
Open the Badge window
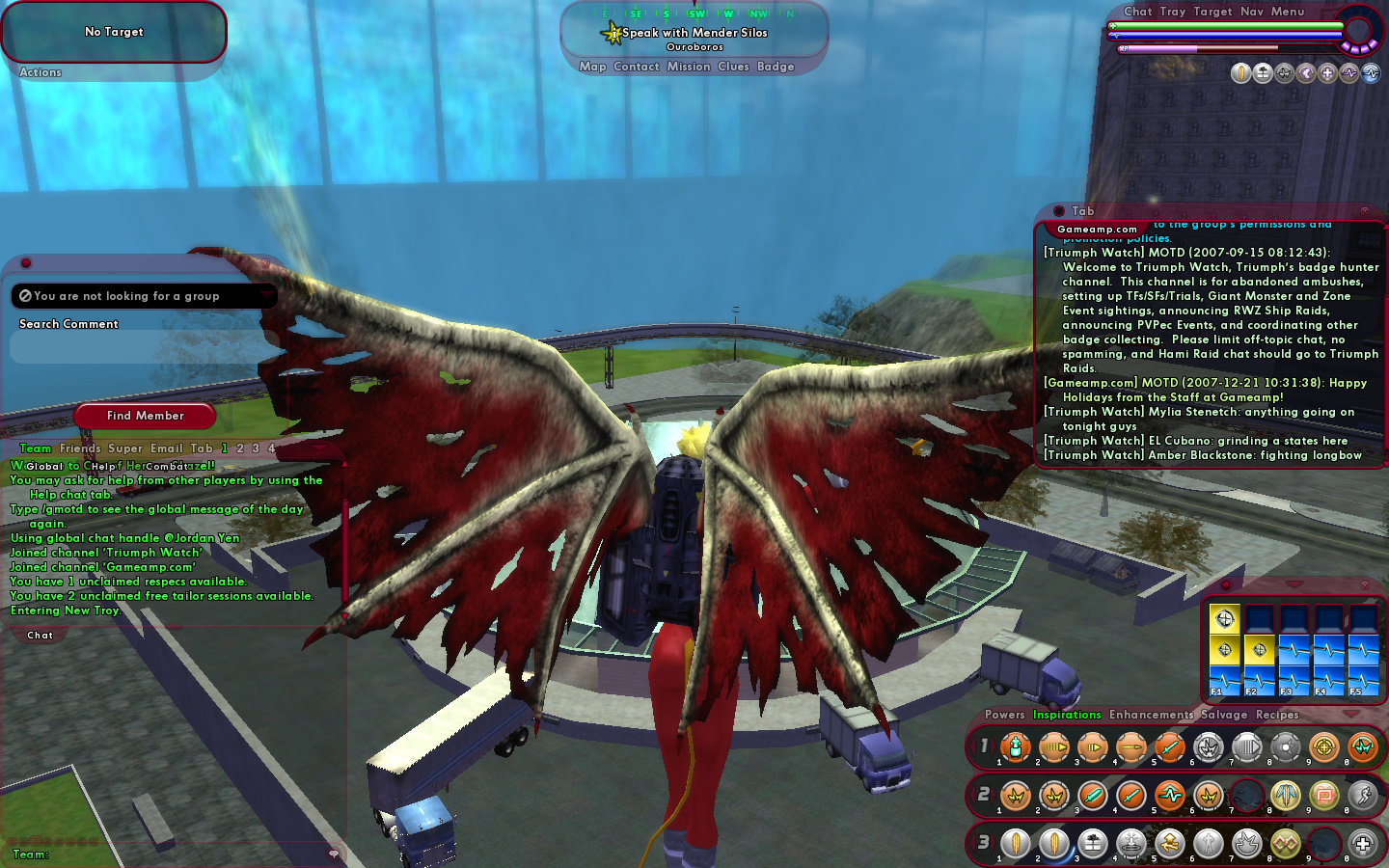point(776,67)
